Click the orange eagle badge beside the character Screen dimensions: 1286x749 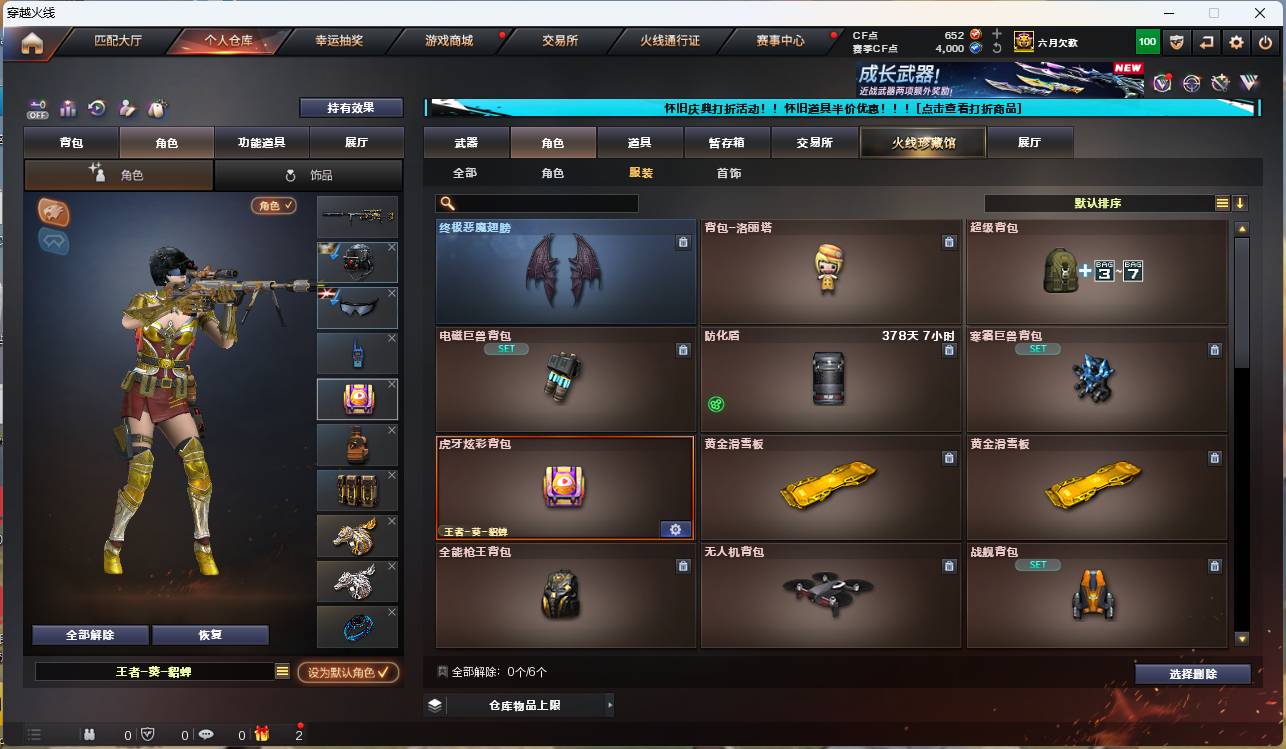tap(53, 212)
